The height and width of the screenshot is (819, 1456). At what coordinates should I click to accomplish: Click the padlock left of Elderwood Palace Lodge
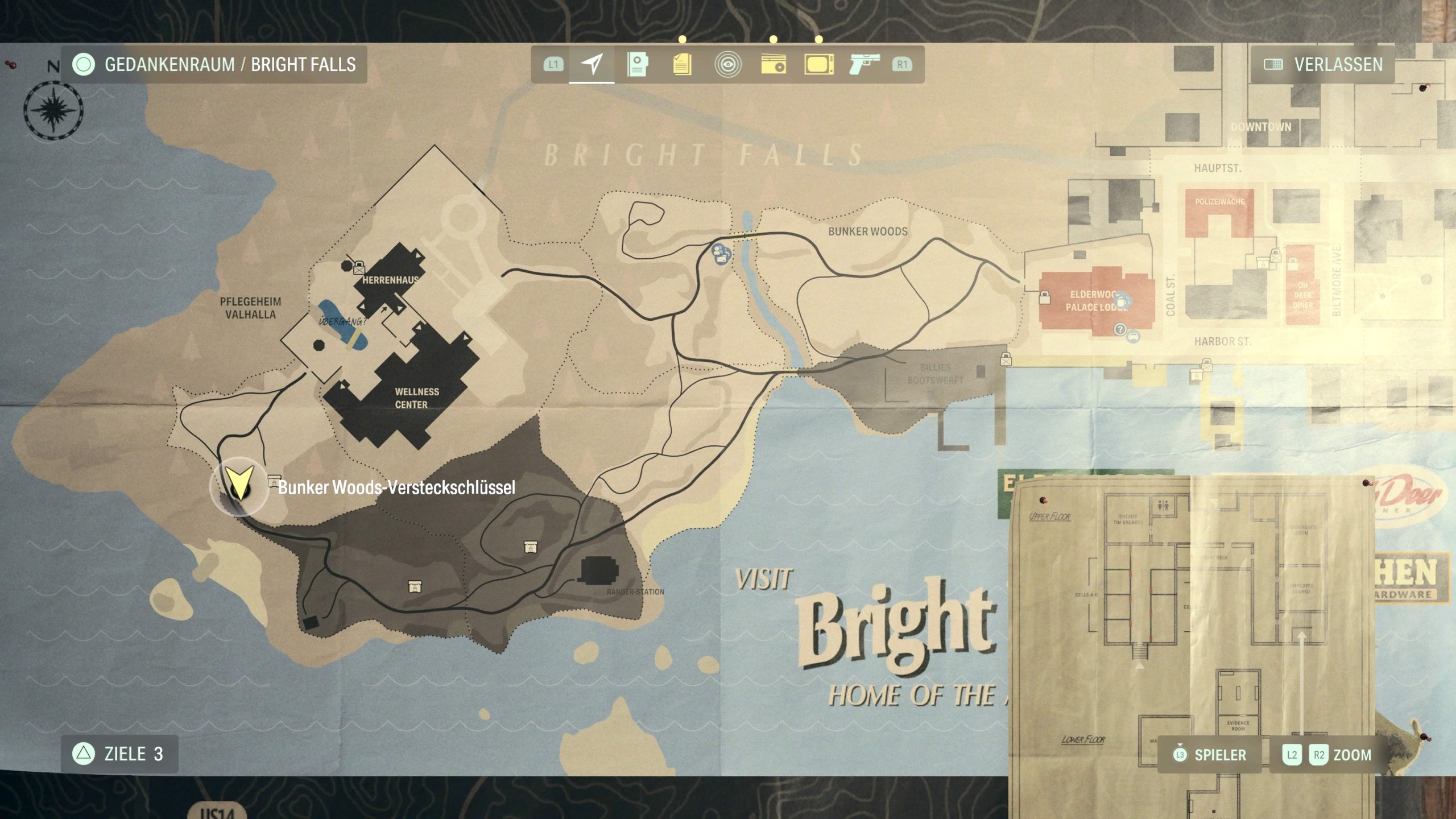[1044, 297]
